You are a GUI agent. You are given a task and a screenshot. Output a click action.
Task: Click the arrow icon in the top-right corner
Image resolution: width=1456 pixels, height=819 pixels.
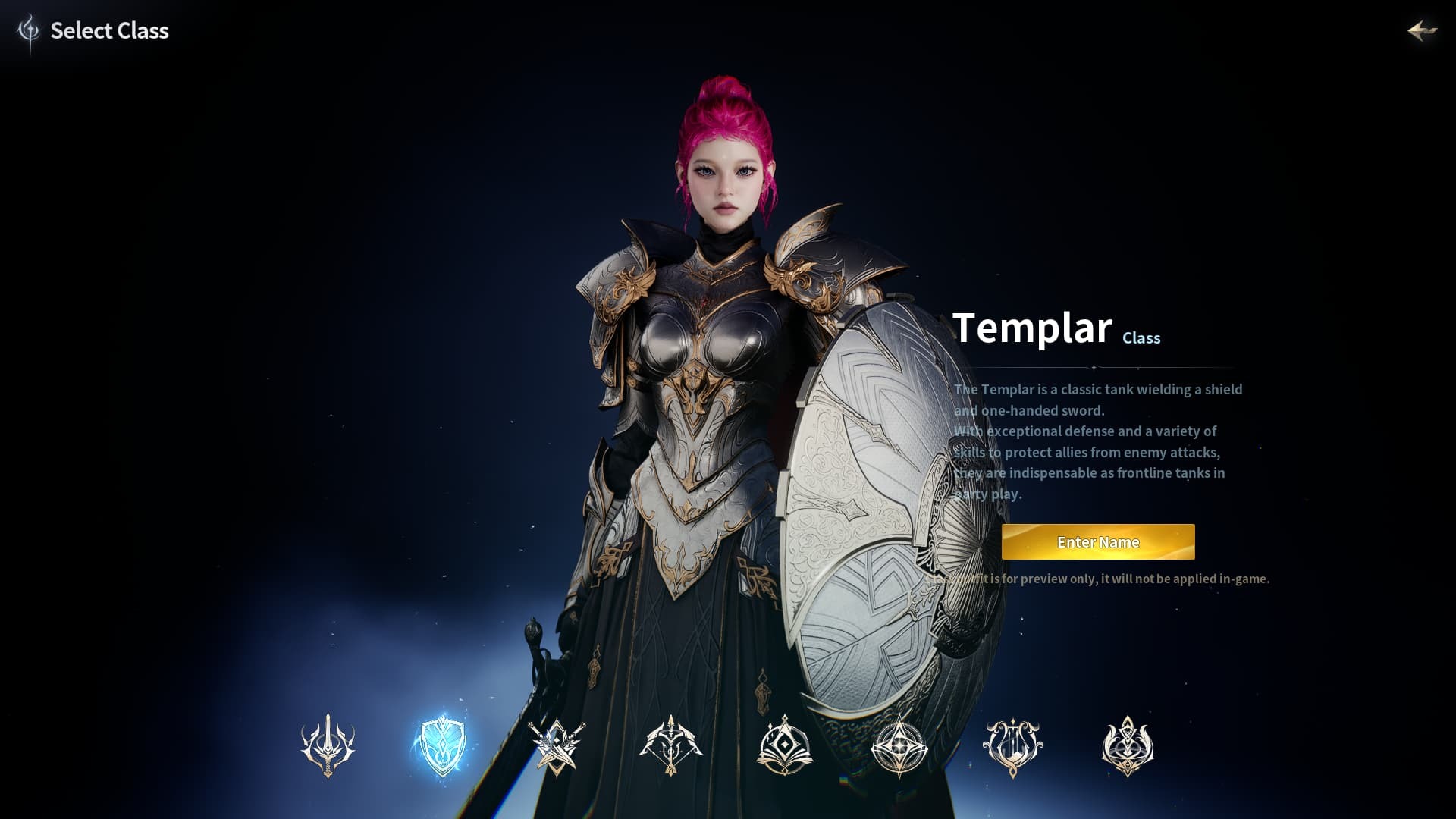(x=1421, y=31)
